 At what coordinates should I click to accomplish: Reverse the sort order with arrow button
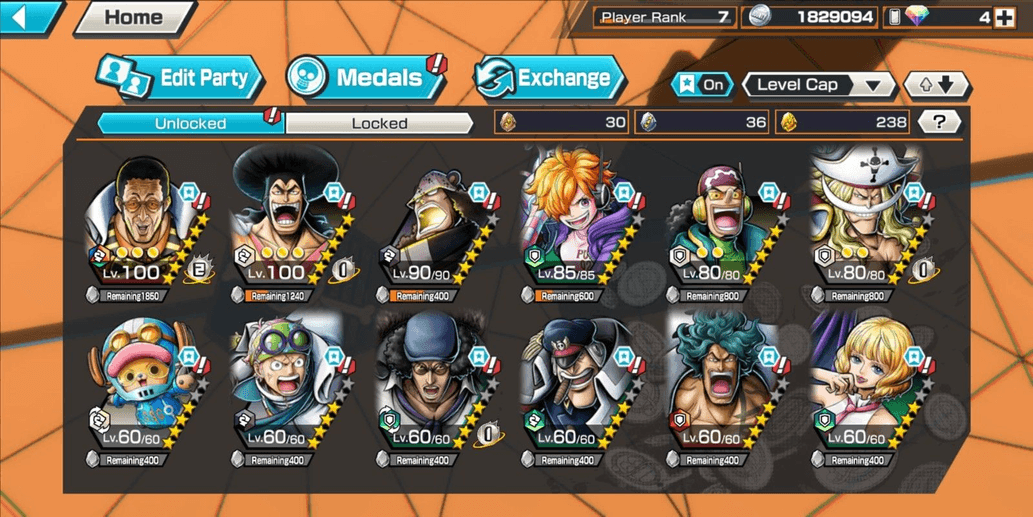point(935,85)
